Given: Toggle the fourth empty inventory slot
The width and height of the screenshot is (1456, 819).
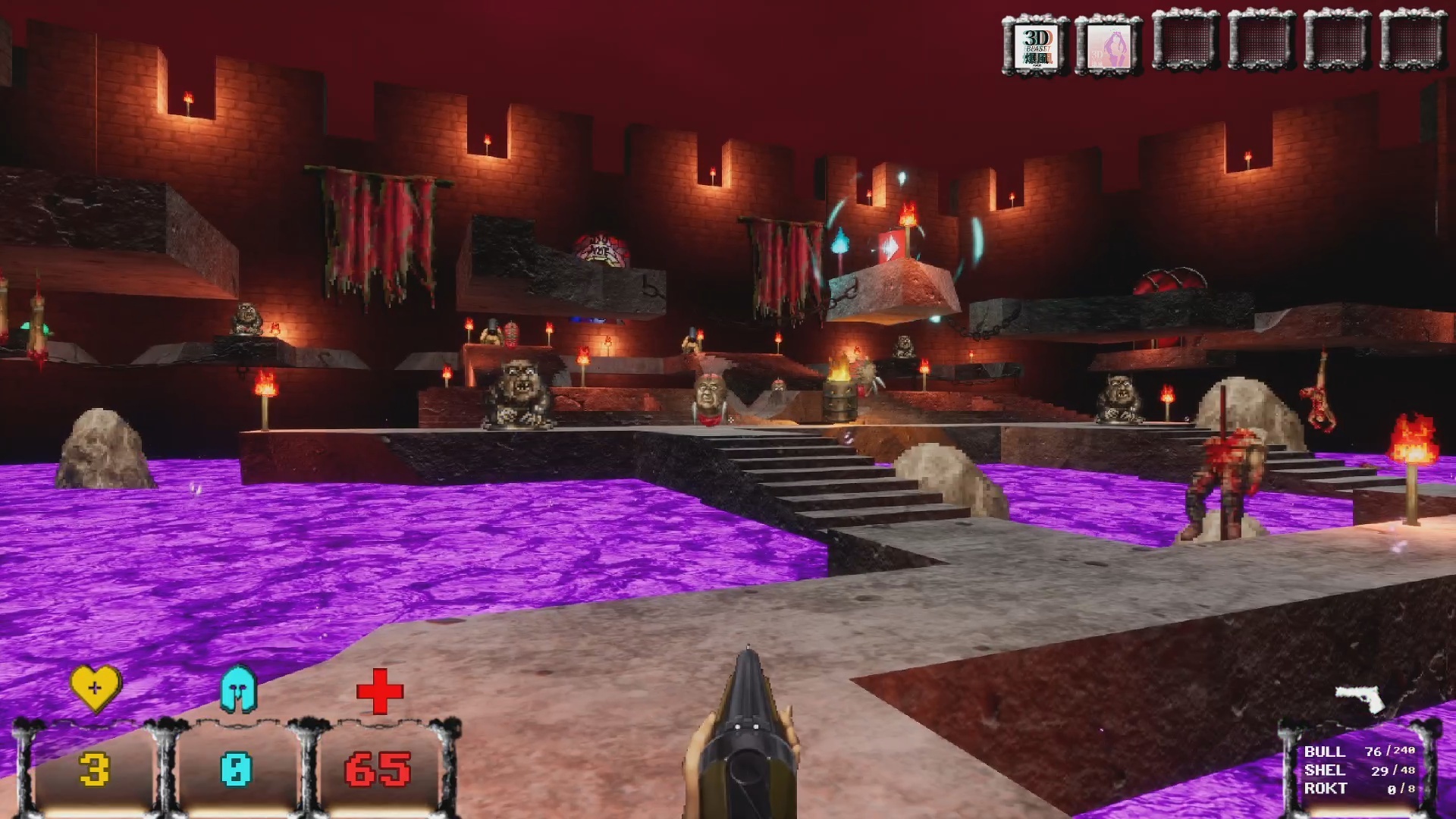Looking at the screenshot, I should pos(1260,43).
